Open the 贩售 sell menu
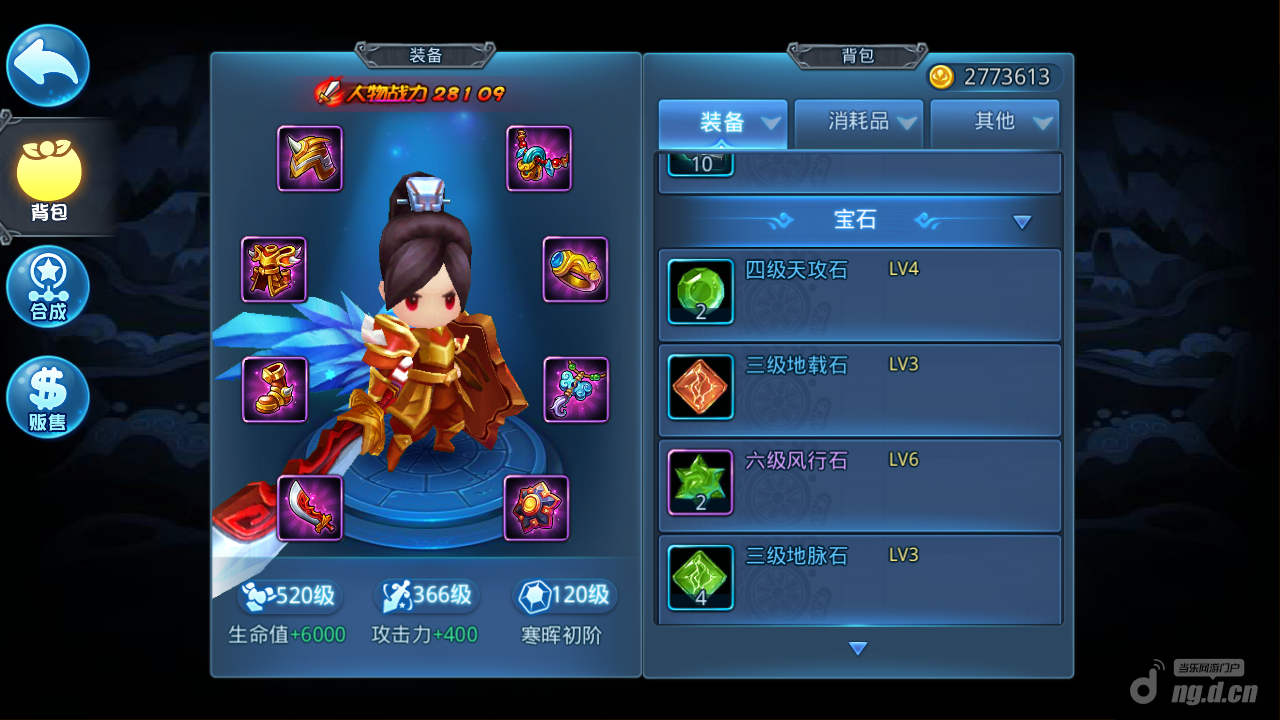The width and height of the screenshot is (1280, 720). point(48,397)
